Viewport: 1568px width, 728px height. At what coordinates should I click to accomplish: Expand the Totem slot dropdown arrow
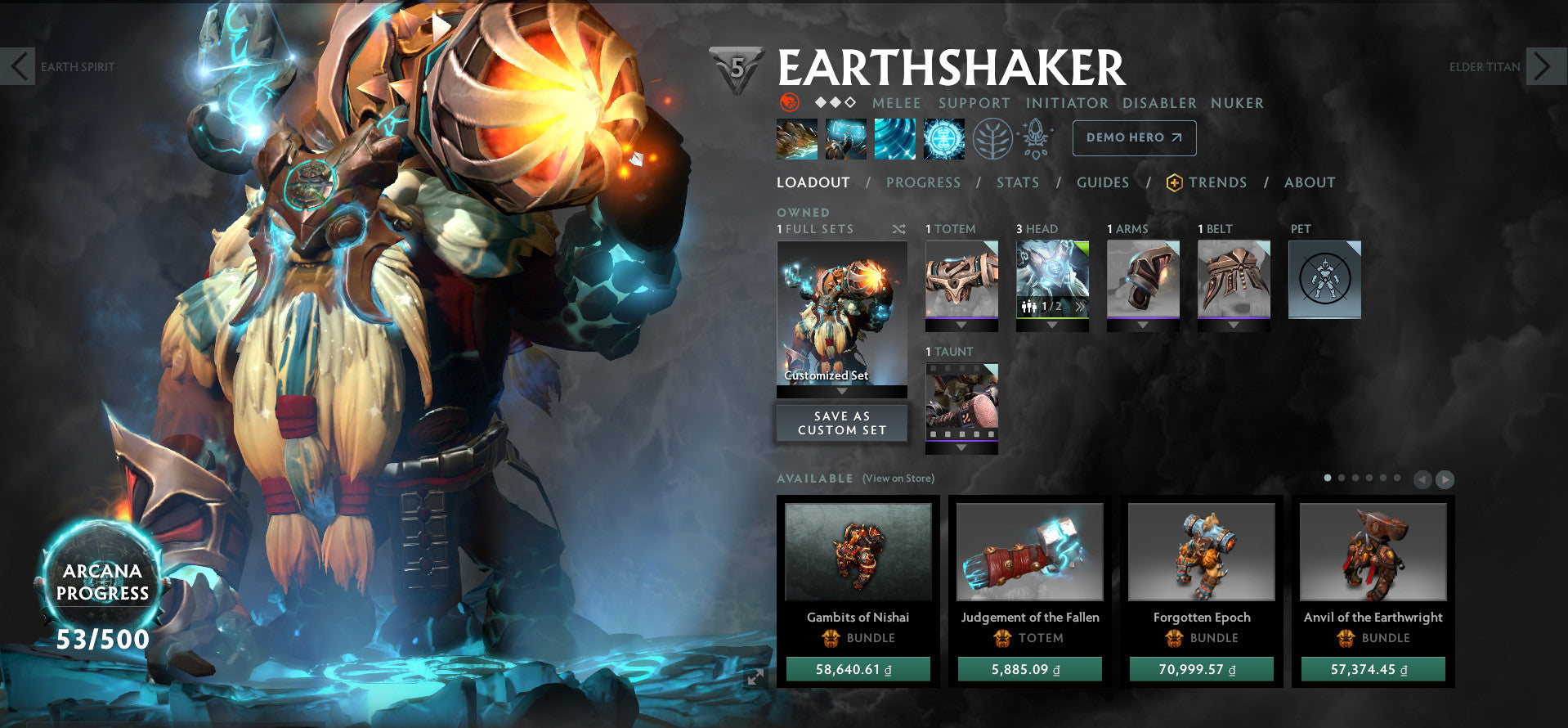(961, 325)
